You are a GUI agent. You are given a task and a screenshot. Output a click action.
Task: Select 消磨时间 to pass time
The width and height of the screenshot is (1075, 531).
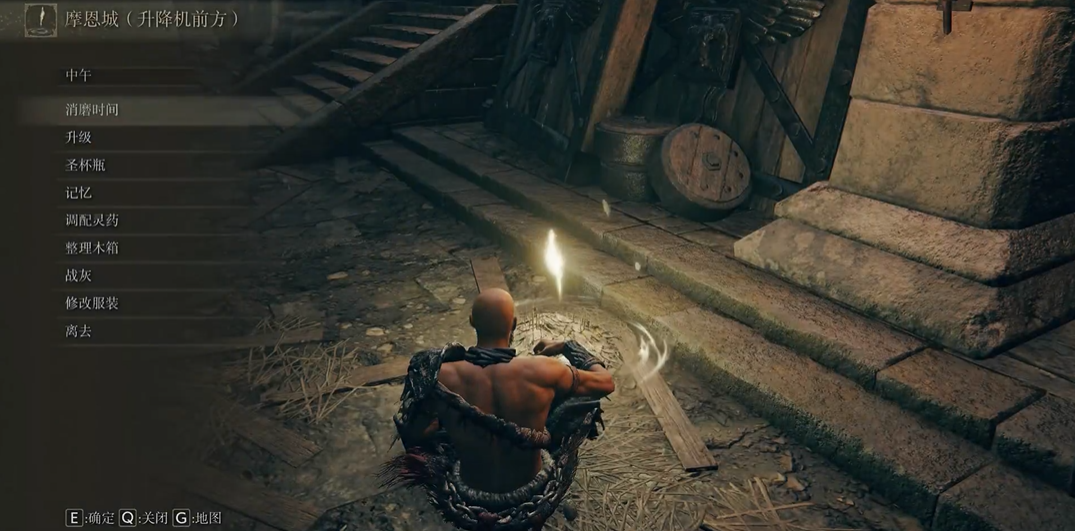pos(92,109)
